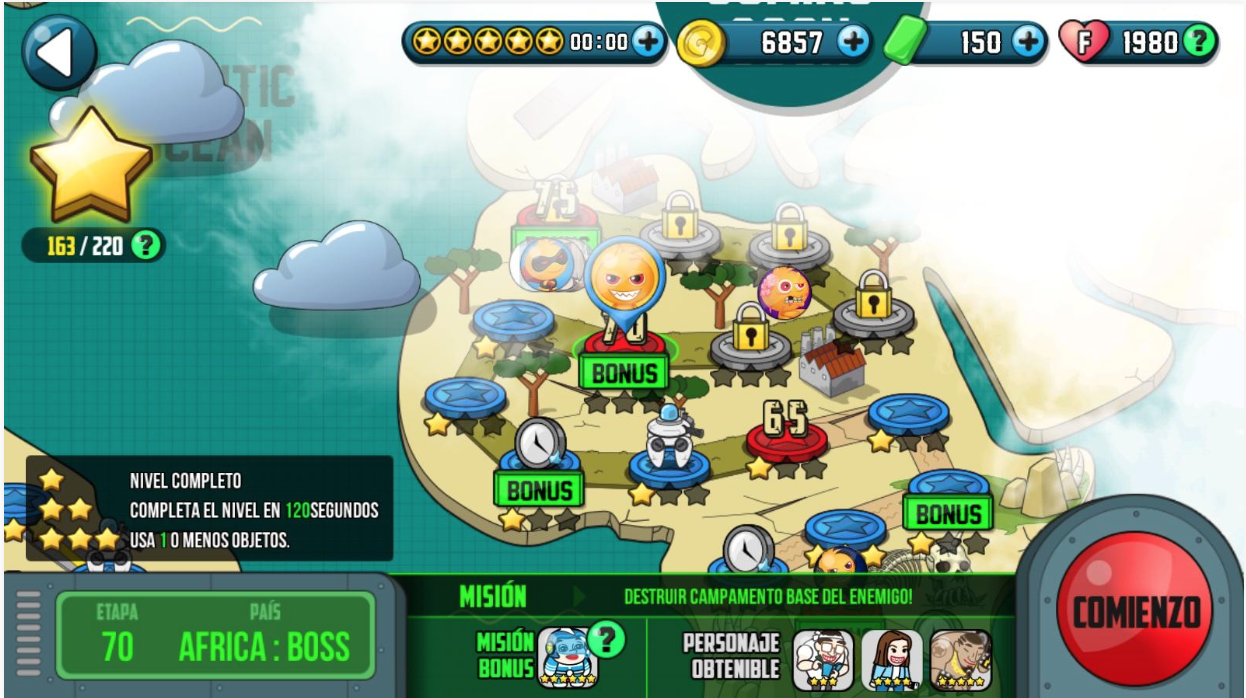
Task: Start the stage with the red COMIENZO button
Action: pyautogui.click(x=1134, y=610)
